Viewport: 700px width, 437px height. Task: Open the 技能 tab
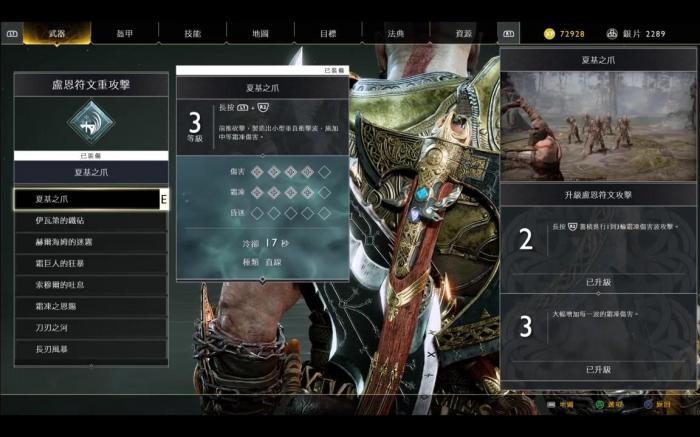point(192,34)
